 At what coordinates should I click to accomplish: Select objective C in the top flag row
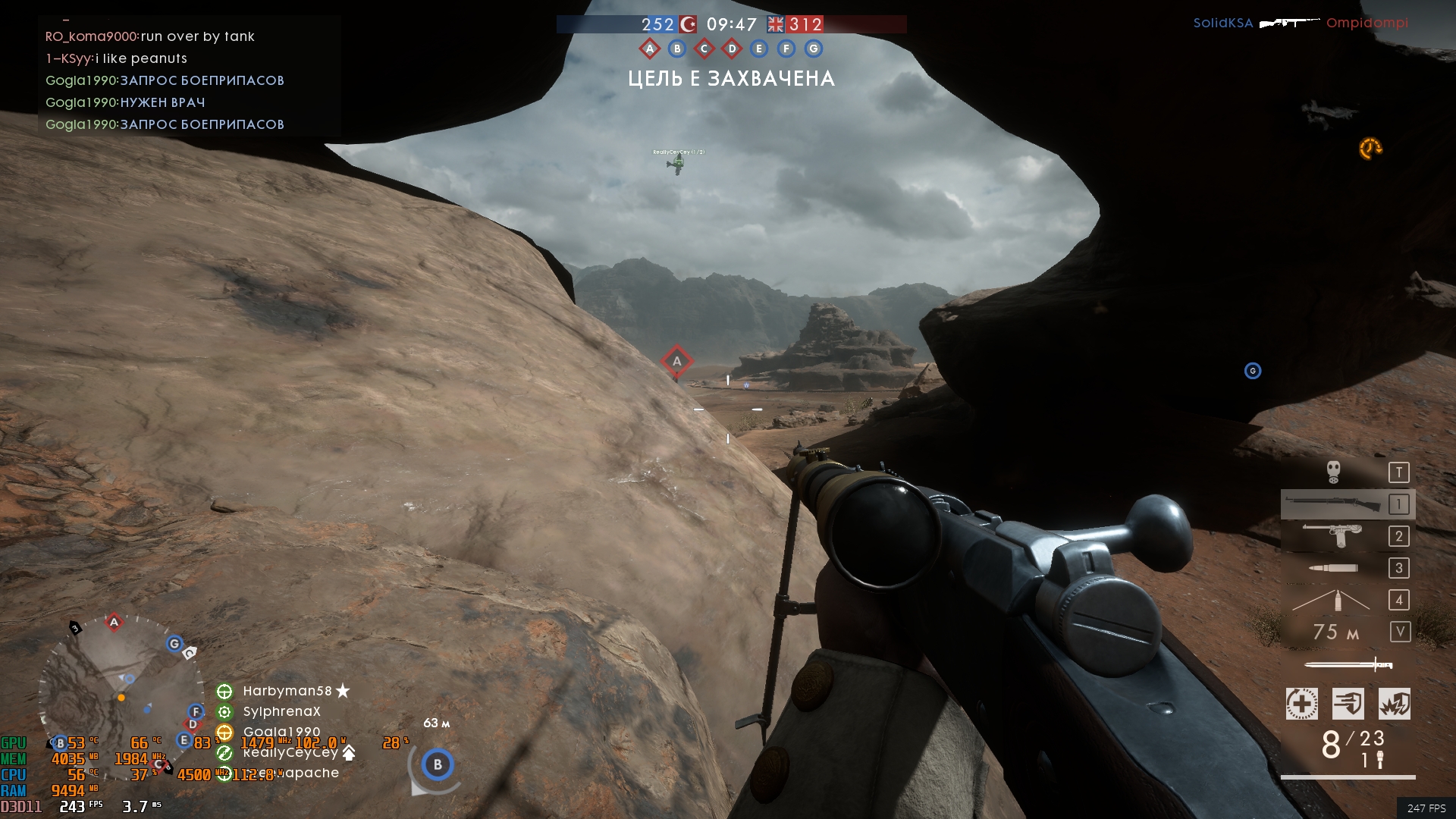pyautogui.click(x=704, y=49)
